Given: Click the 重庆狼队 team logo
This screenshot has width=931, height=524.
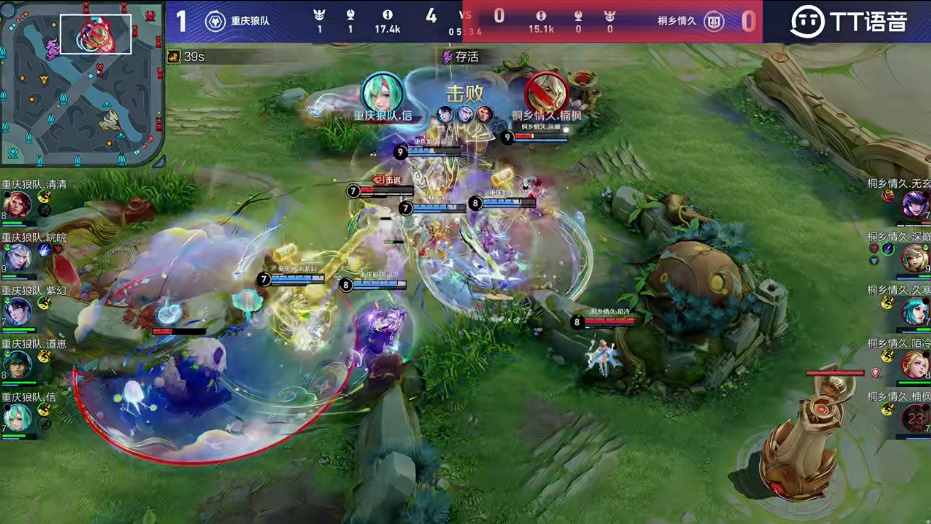Looking at the screenshot, I should point(215,22).
